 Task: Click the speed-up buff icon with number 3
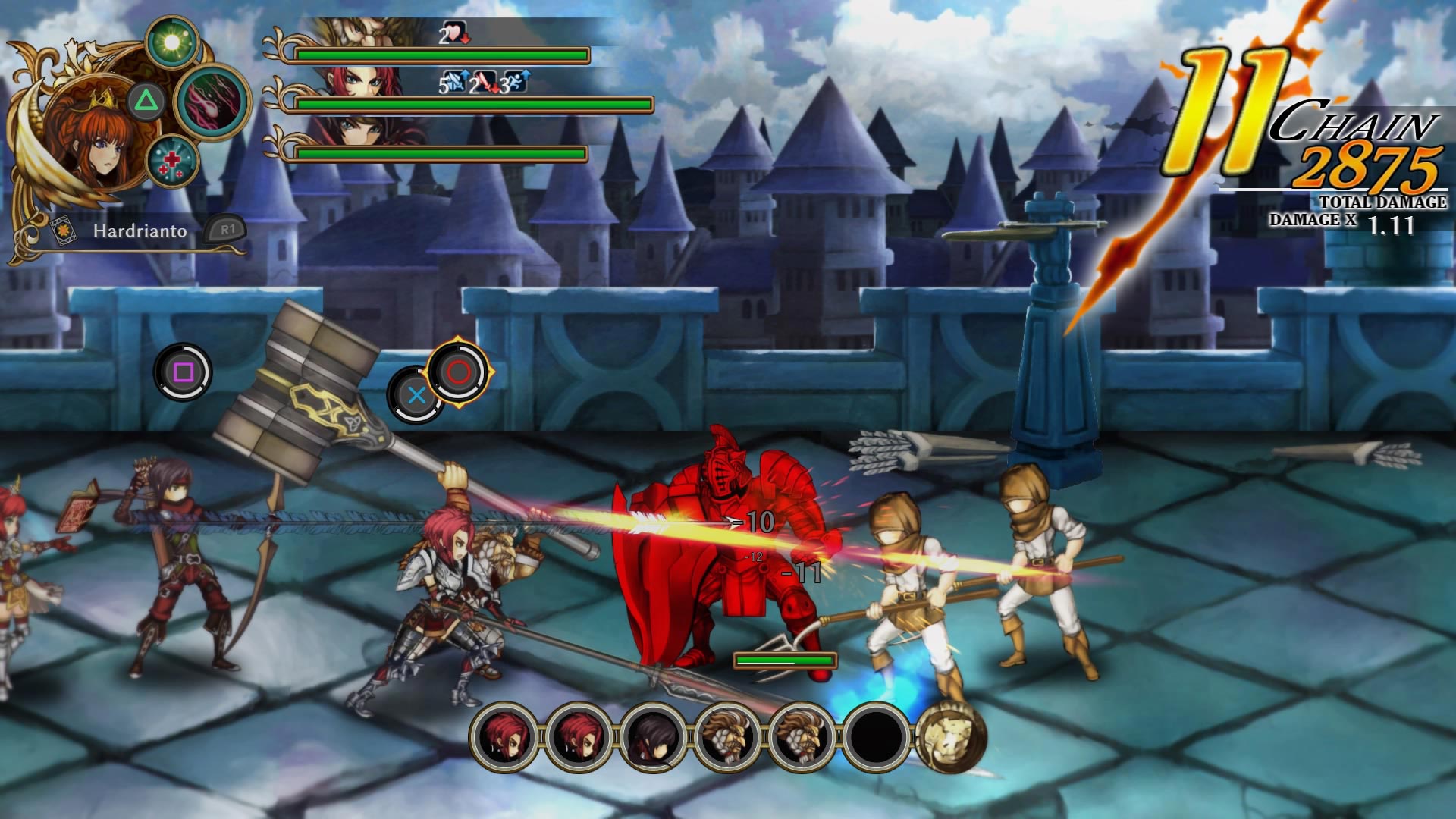[517, 82]
